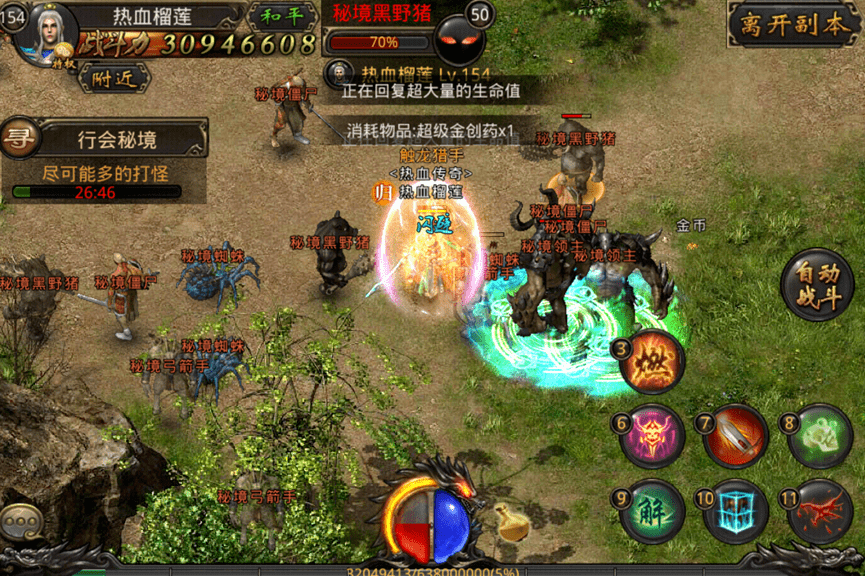Use the red blood claw skill

coord(819,511)
